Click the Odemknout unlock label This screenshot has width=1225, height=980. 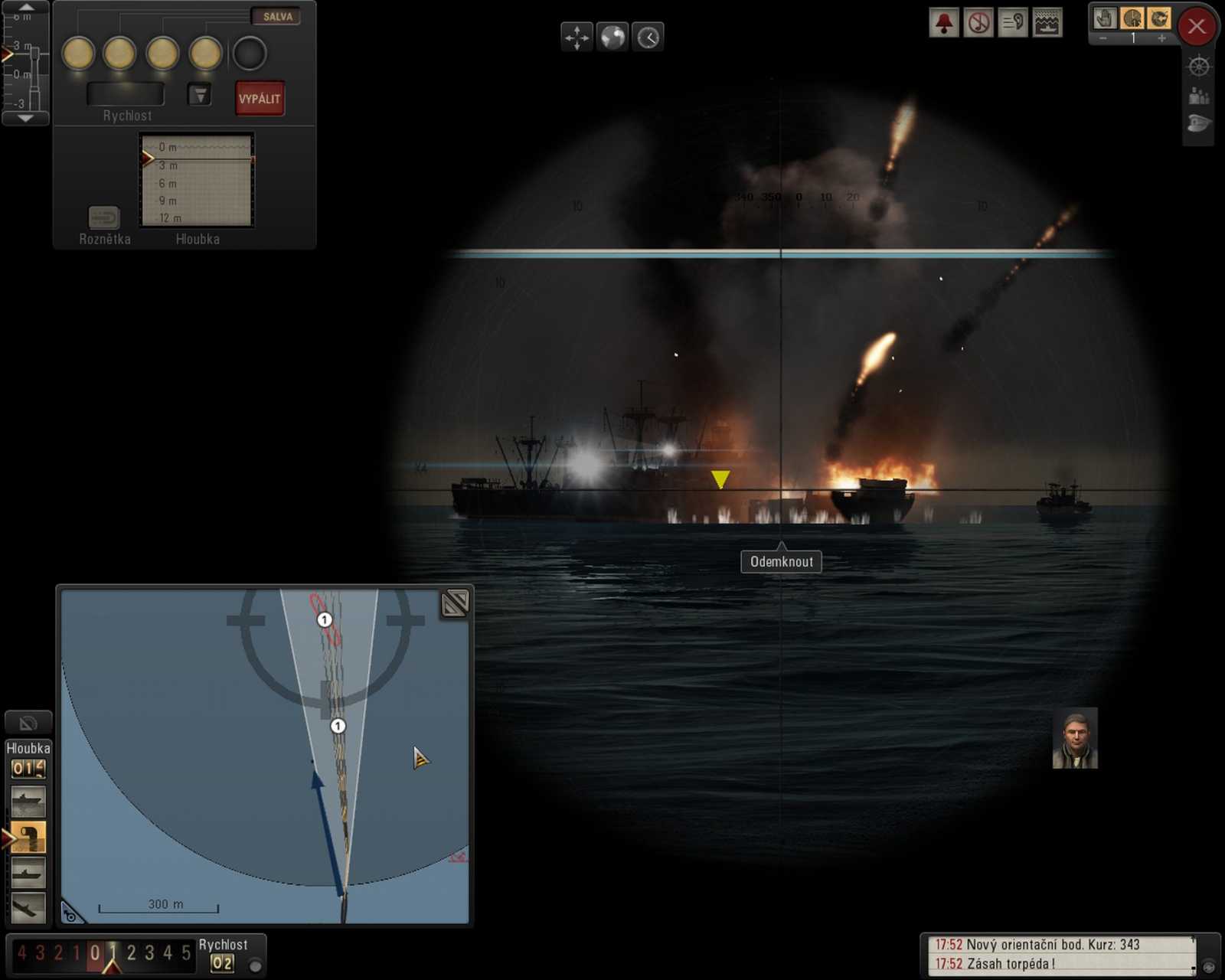782,561
